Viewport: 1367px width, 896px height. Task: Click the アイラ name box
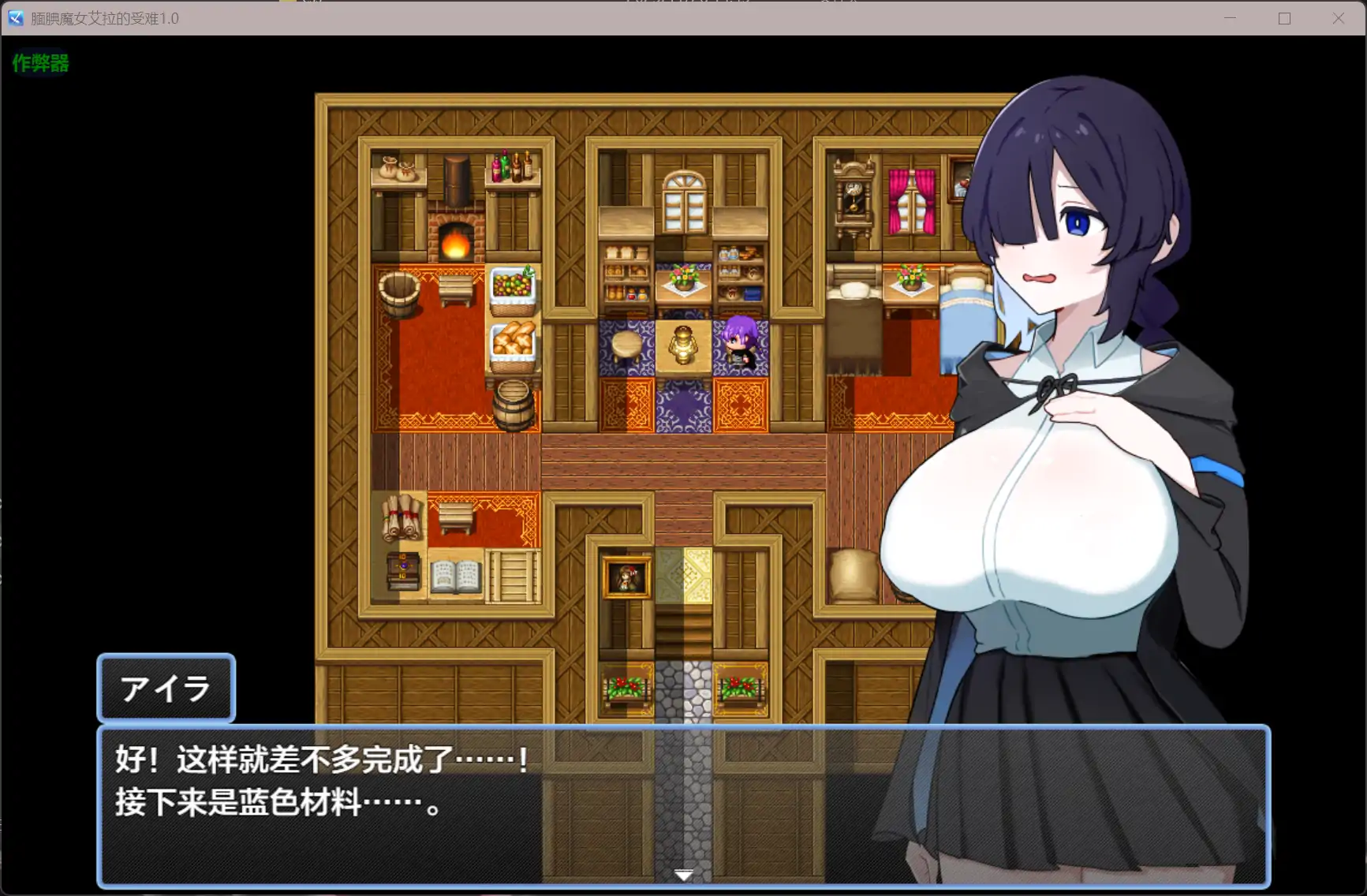(x=166, y=689)
